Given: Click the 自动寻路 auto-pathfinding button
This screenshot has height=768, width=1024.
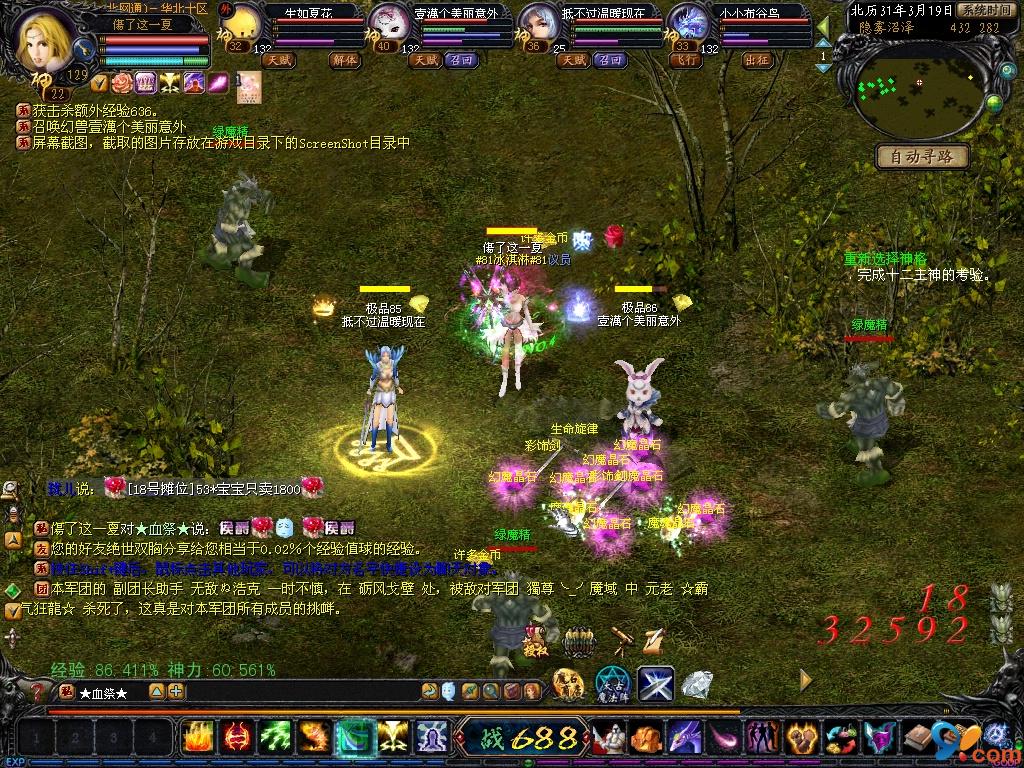Looking at the screenshot, I should tap(922, 156).
